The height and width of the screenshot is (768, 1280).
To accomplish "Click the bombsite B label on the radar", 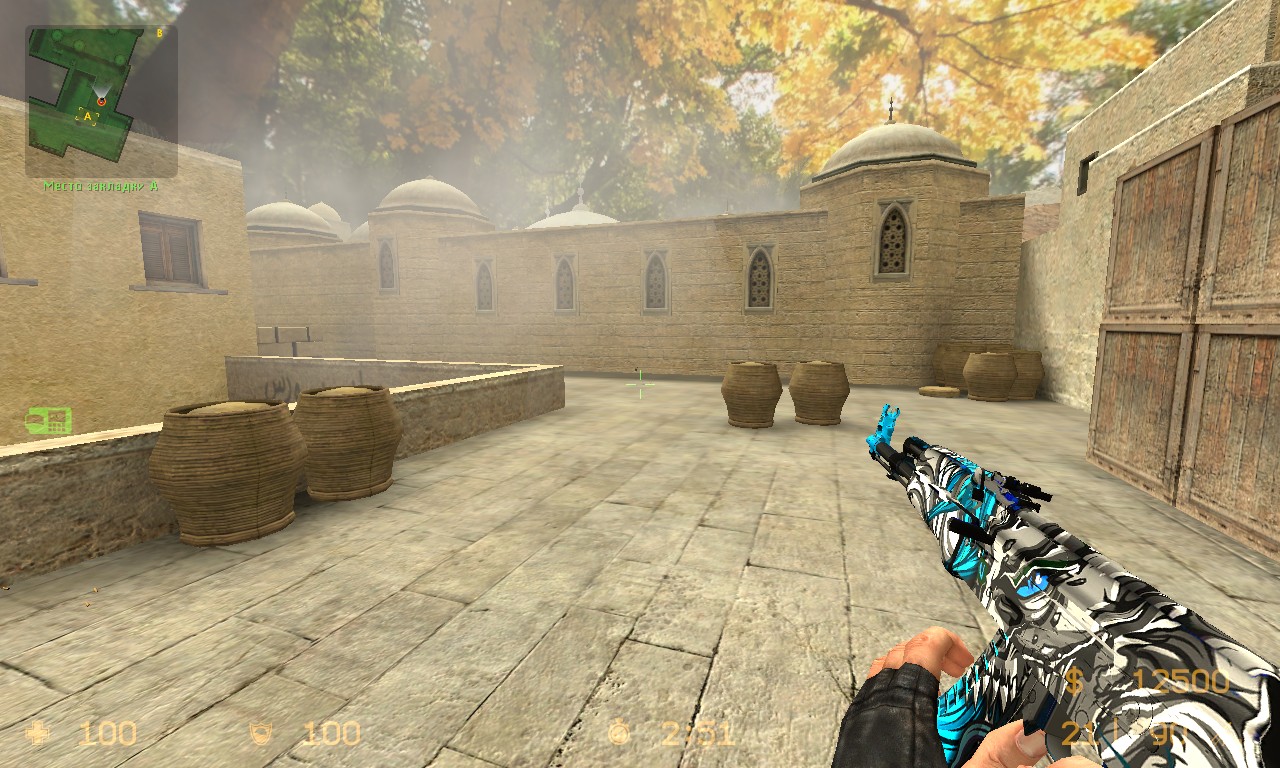I will pos(160,32).
